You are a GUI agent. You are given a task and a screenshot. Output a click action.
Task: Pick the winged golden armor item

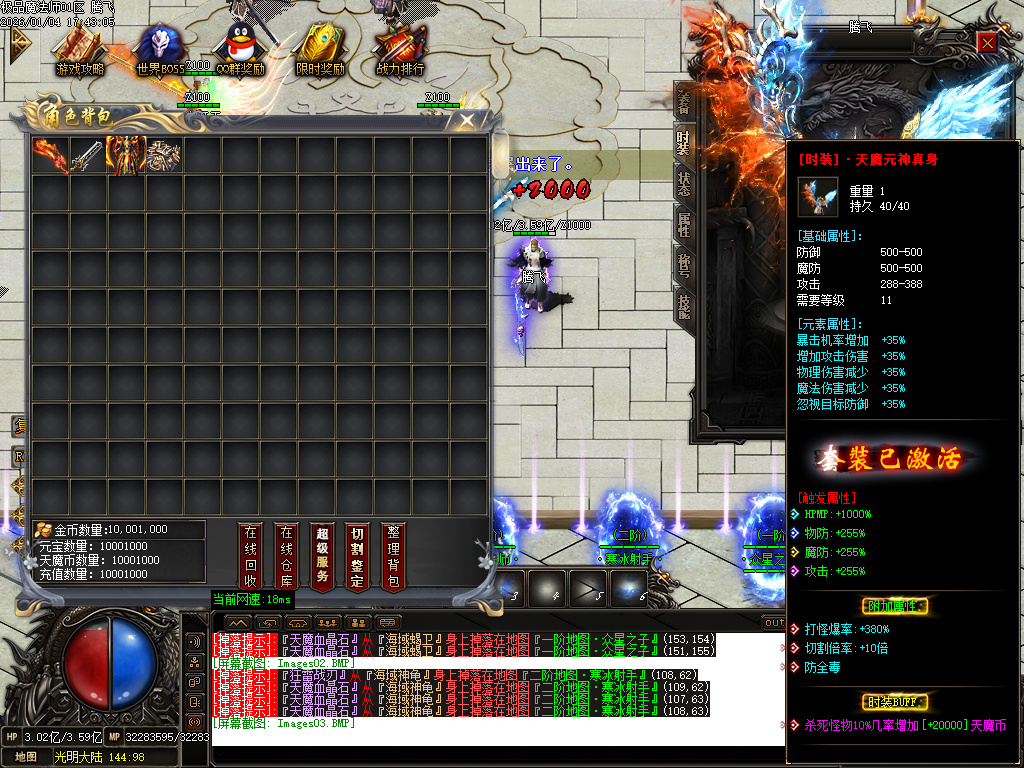[126, 155]
